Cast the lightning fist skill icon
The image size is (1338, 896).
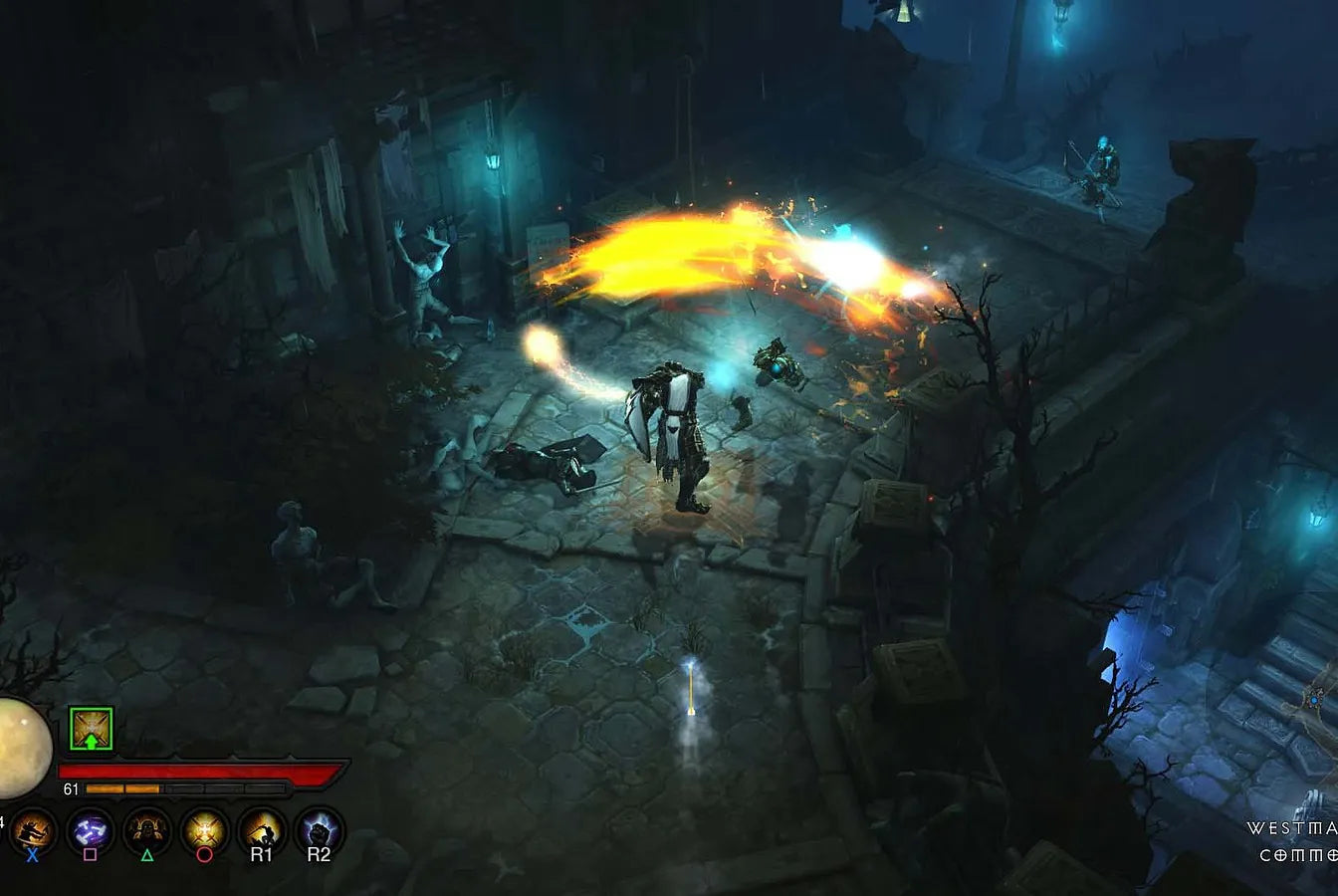319,828
